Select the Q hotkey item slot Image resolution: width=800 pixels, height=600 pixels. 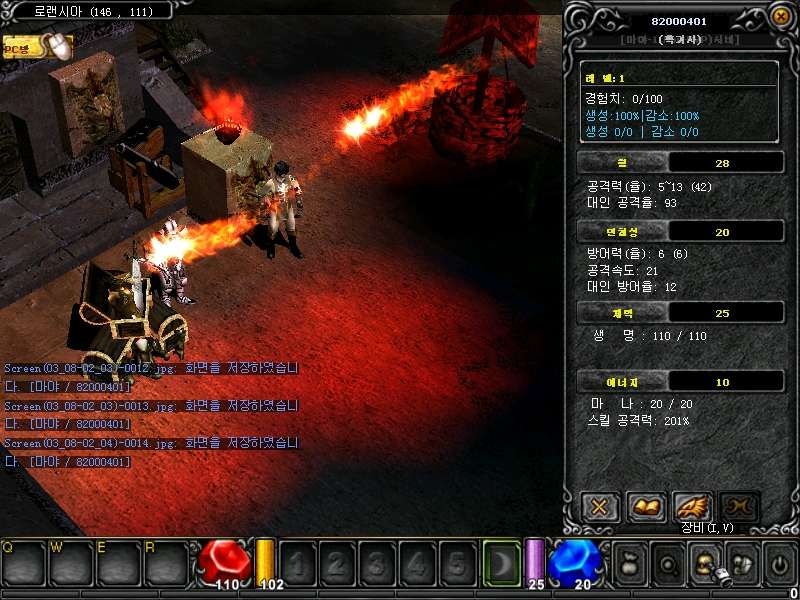point(24,563)
